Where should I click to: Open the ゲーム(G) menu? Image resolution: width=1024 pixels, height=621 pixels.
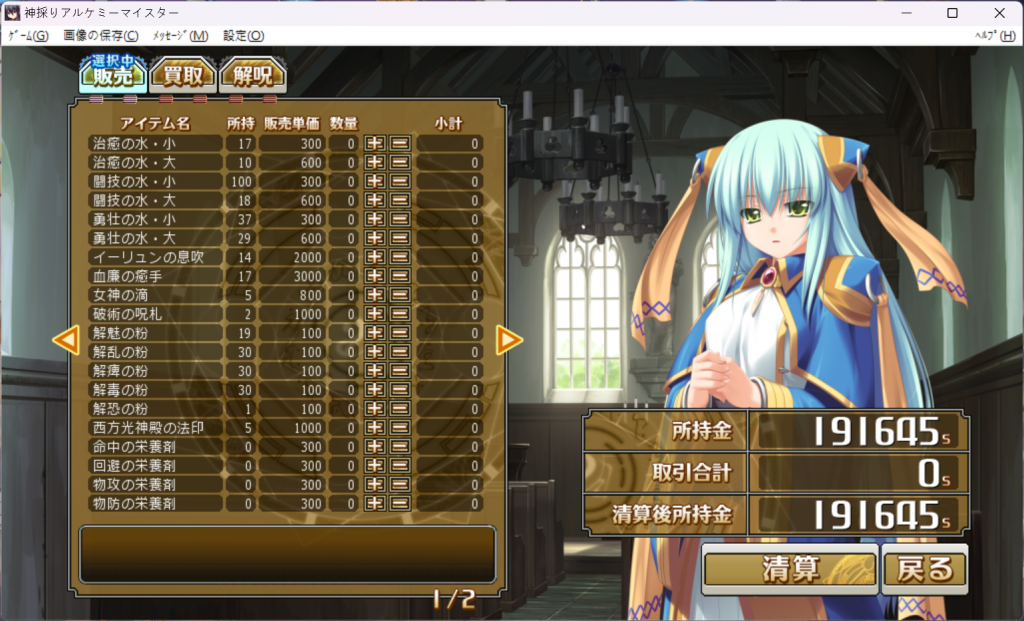click(28, 35)
